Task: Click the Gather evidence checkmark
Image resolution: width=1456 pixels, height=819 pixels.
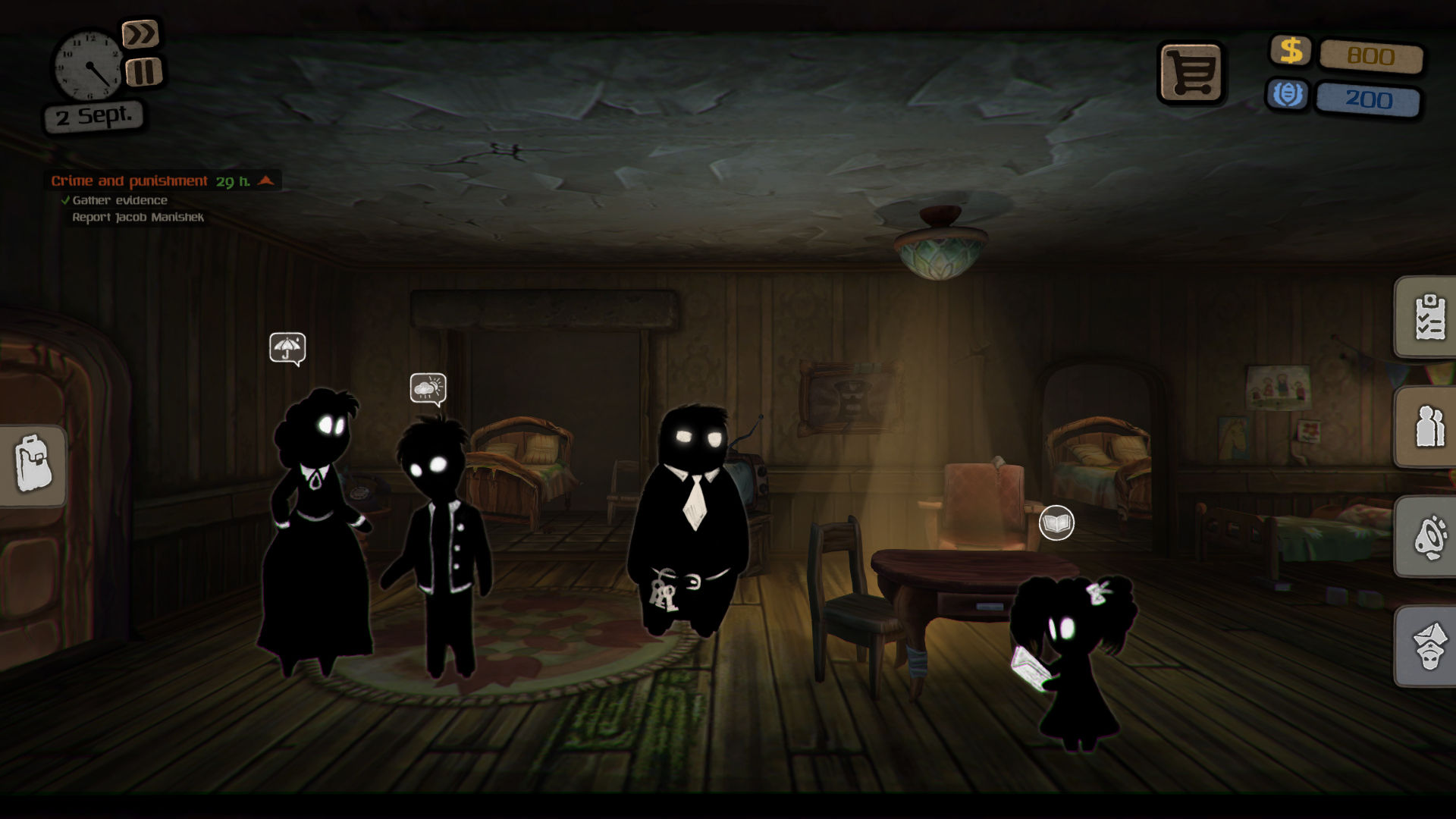Action: click(x=65, y=200)
